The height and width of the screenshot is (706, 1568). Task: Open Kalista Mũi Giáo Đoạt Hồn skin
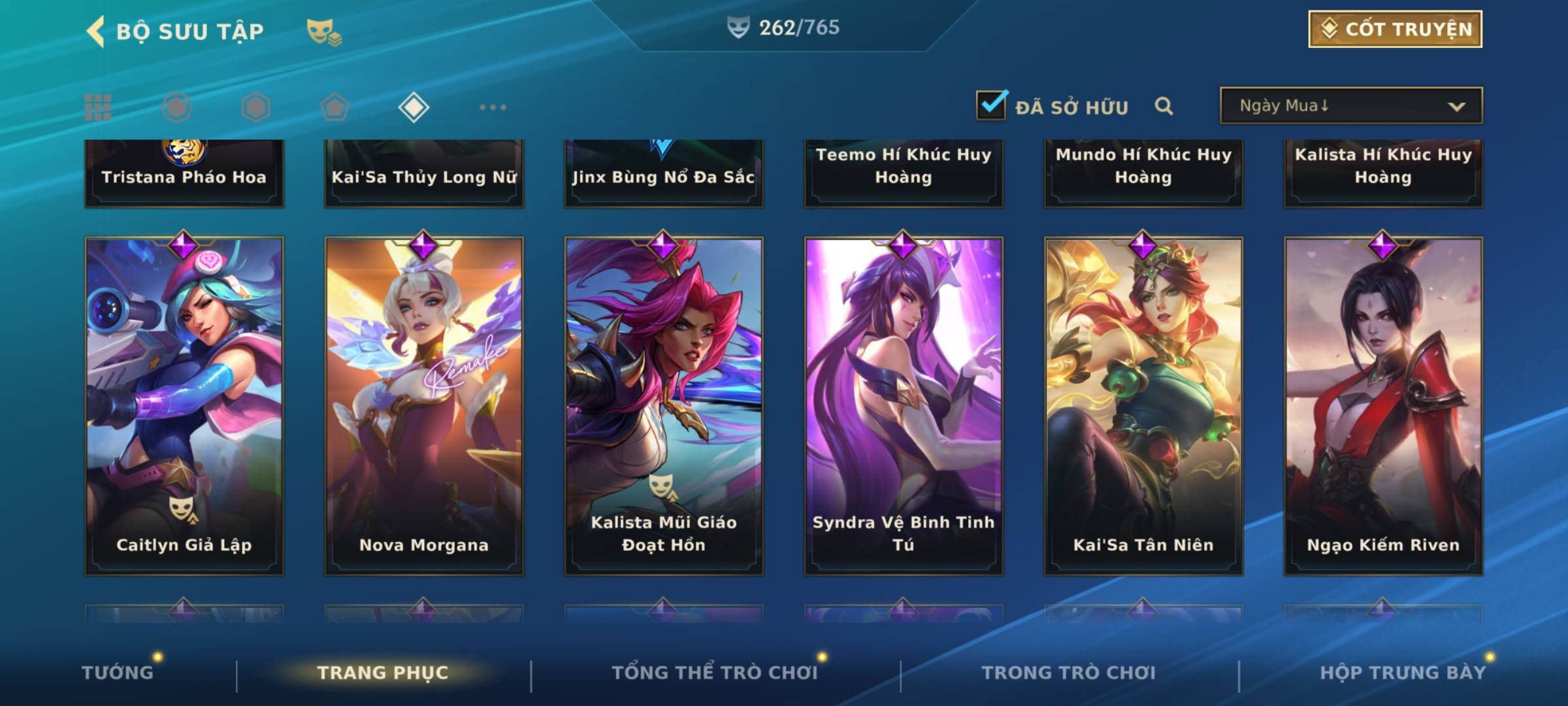coord(664,405)
